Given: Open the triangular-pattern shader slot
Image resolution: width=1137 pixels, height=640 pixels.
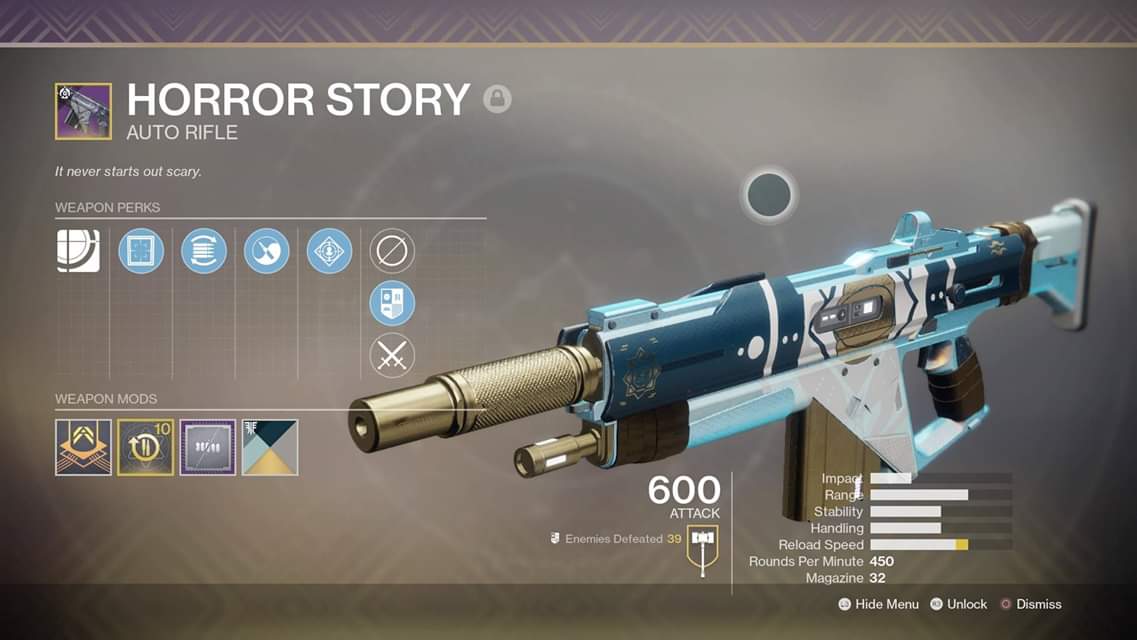Looking at the screenshot, I should click(270, 447).
